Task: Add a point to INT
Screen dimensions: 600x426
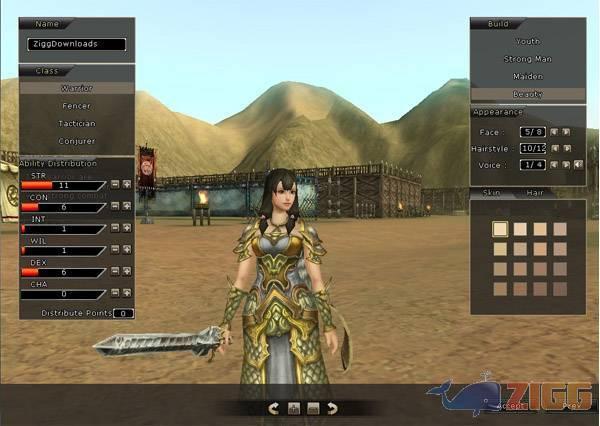Action: (x=126, y=227)
